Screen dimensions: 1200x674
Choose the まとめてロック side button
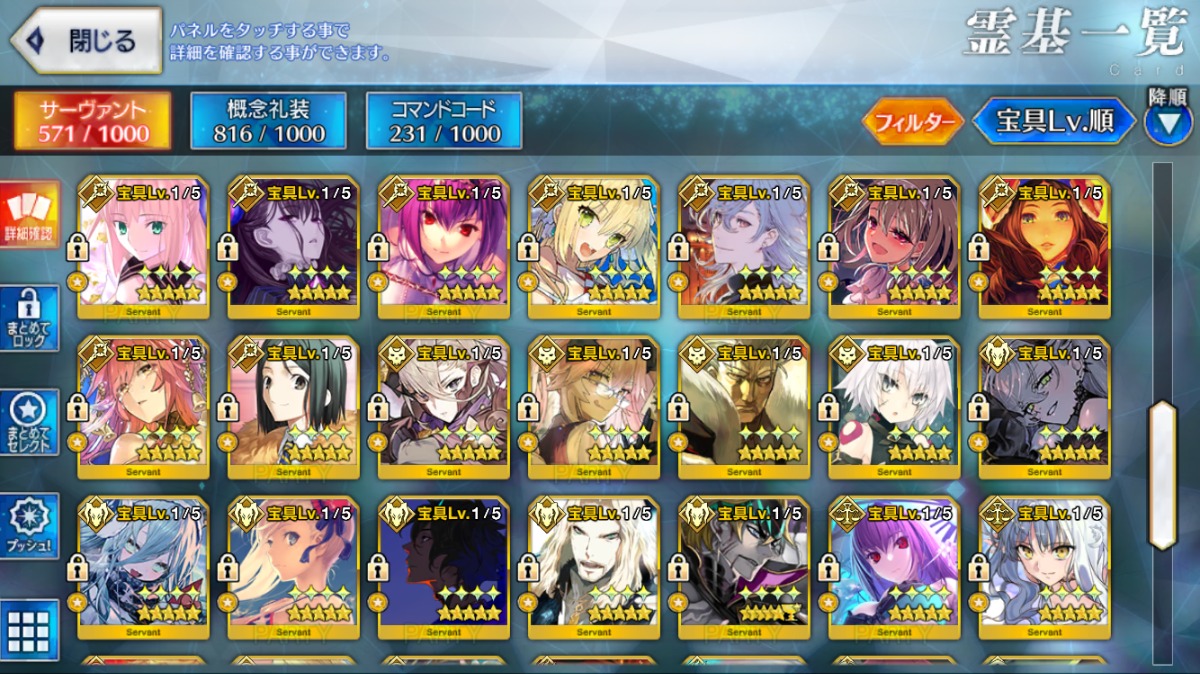[x=30, y=319]
